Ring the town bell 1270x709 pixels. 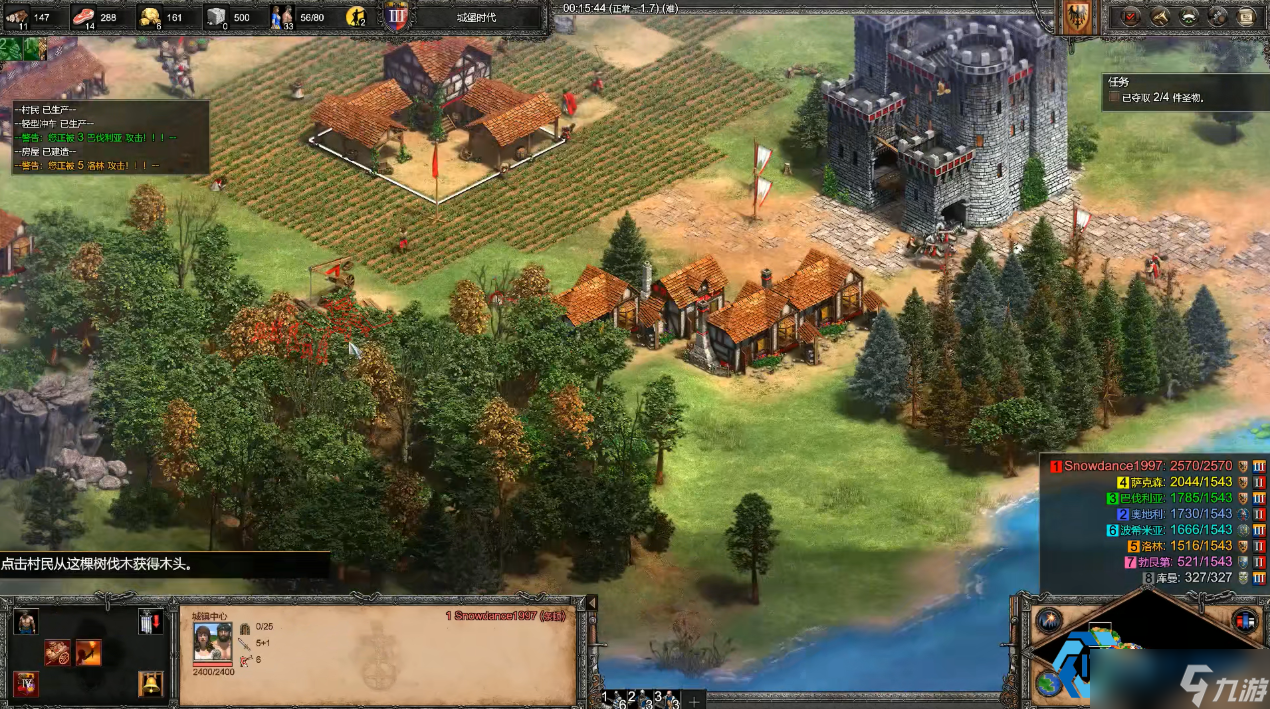150,685
